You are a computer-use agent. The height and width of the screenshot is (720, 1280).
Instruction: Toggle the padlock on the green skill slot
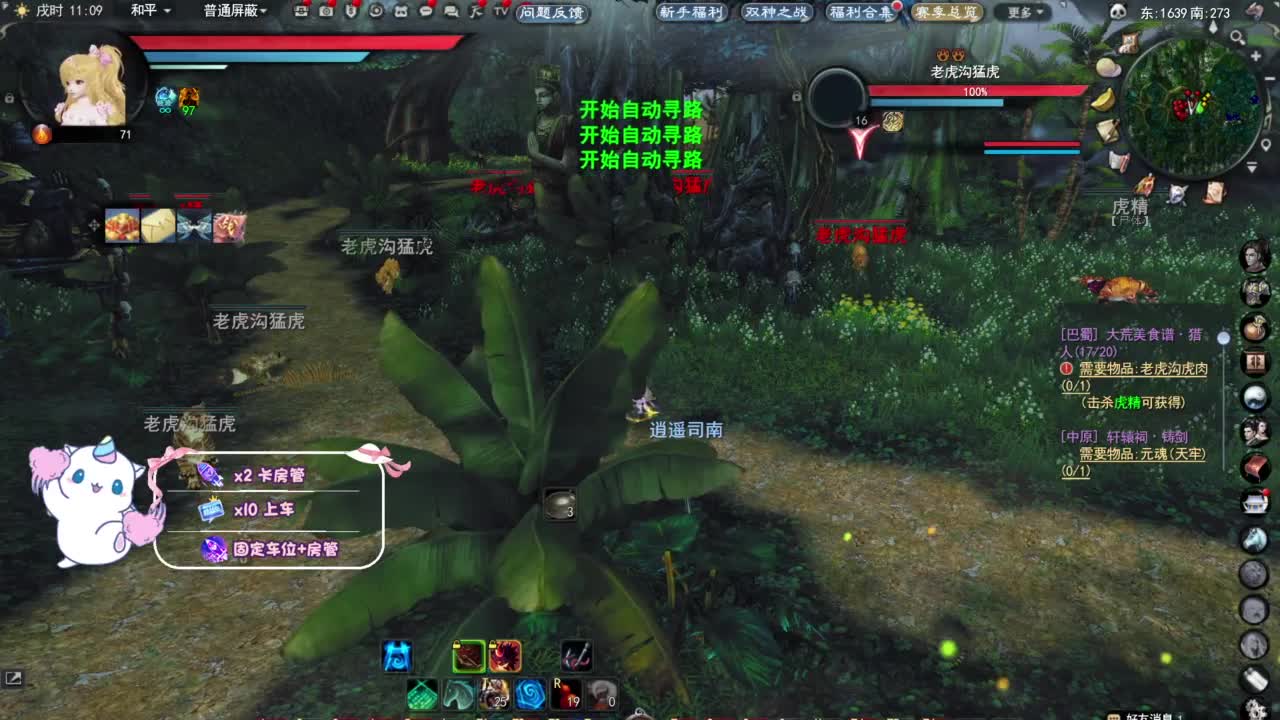pyautogui.click(x=457, y=645)
